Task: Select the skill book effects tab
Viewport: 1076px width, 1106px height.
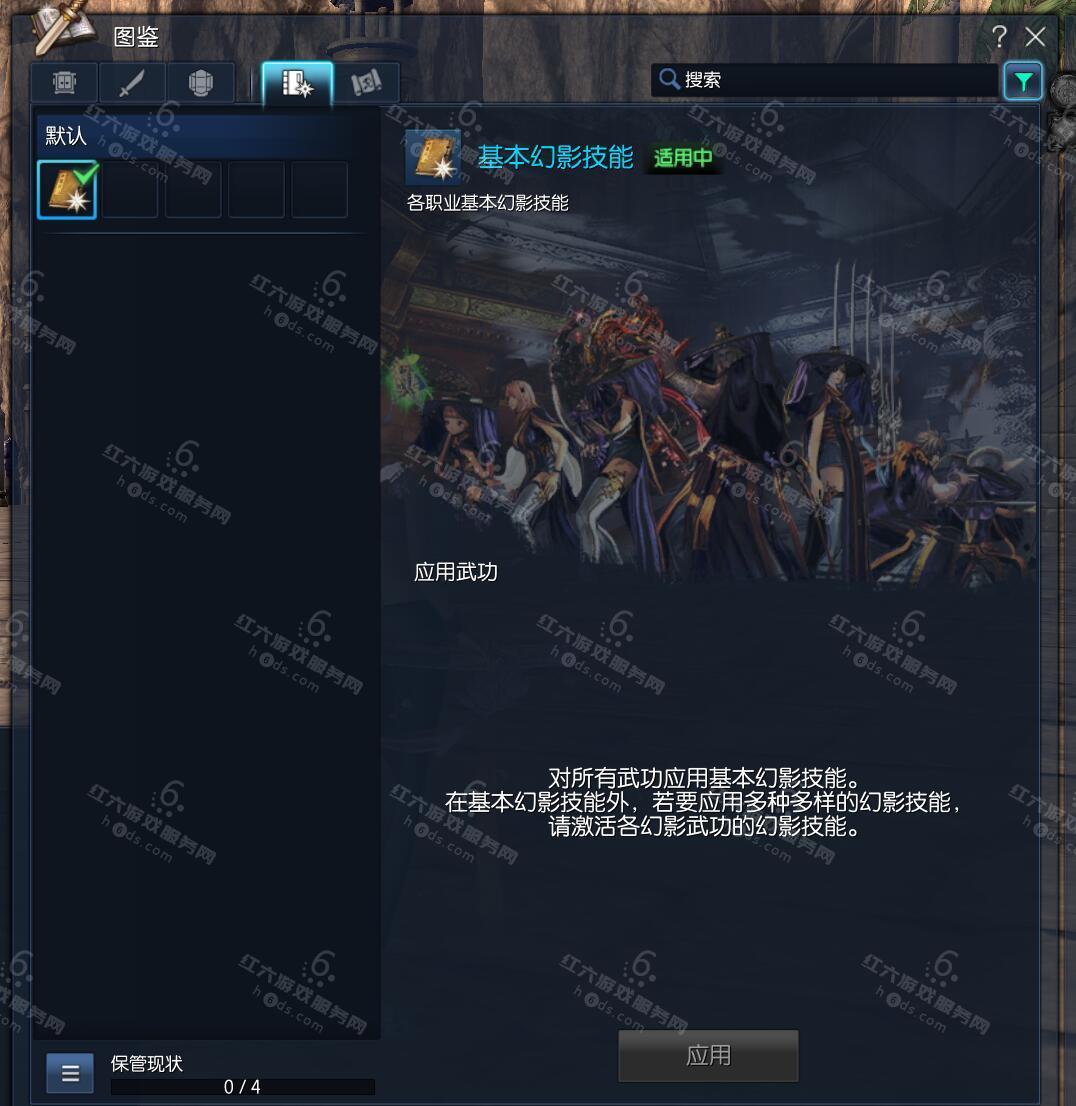Action: [x=297, y=83]
